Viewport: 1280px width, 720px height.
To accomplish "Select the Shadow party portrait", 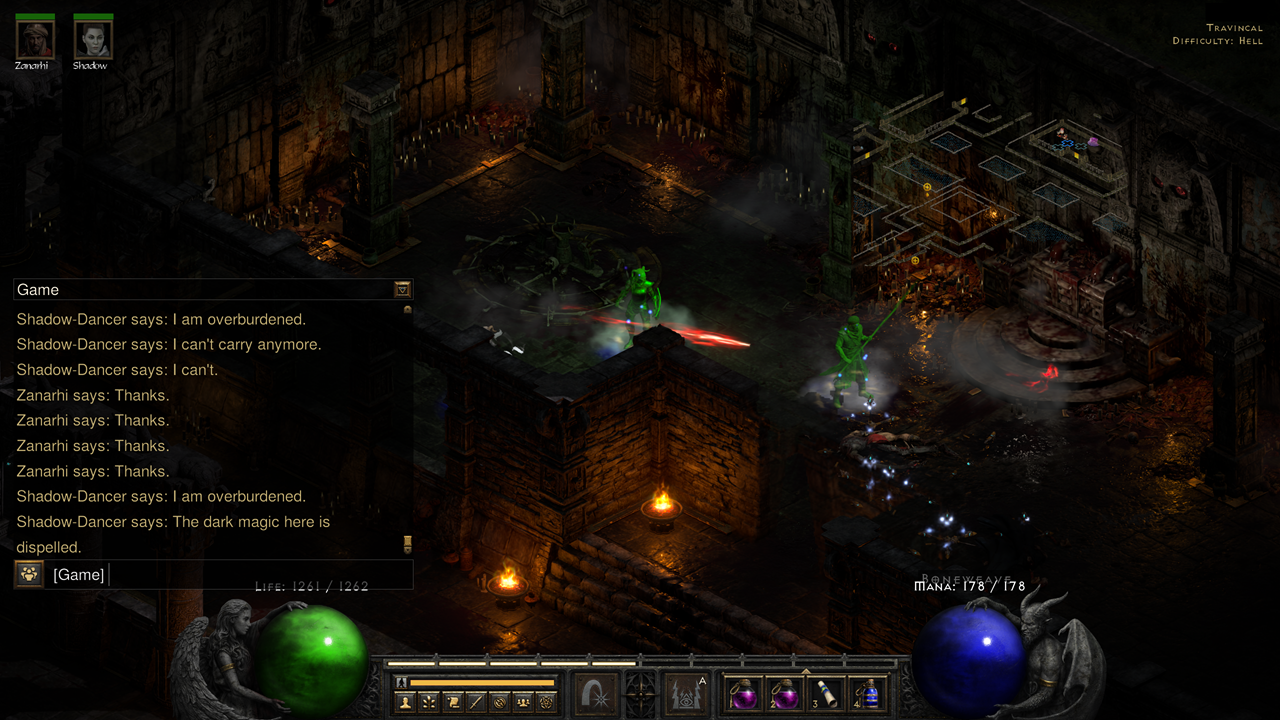I will tap(92, 40).
